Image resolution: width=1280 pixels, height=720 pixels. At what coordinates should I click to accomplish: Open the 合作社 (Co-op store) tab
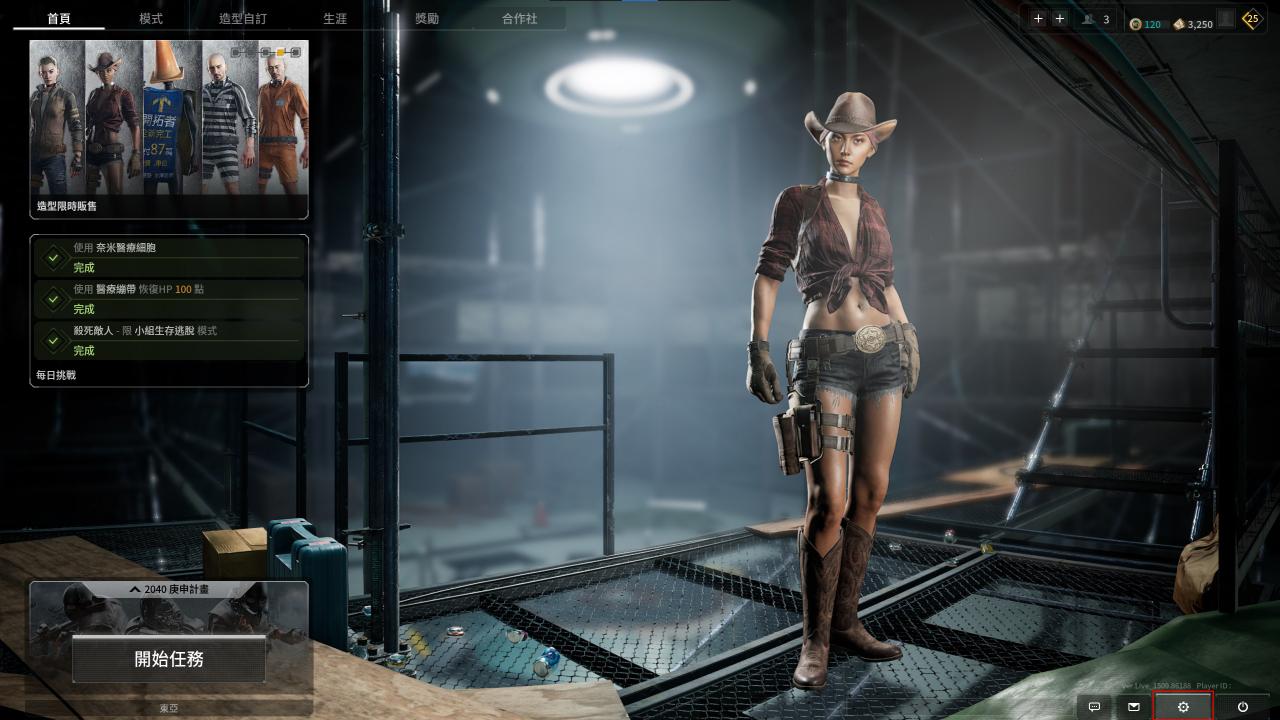(519, 19)
